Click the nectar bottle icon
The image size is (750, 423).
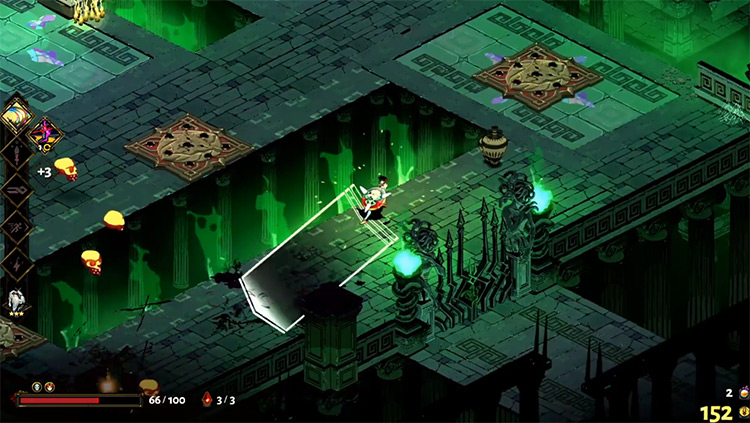[742, 393]
